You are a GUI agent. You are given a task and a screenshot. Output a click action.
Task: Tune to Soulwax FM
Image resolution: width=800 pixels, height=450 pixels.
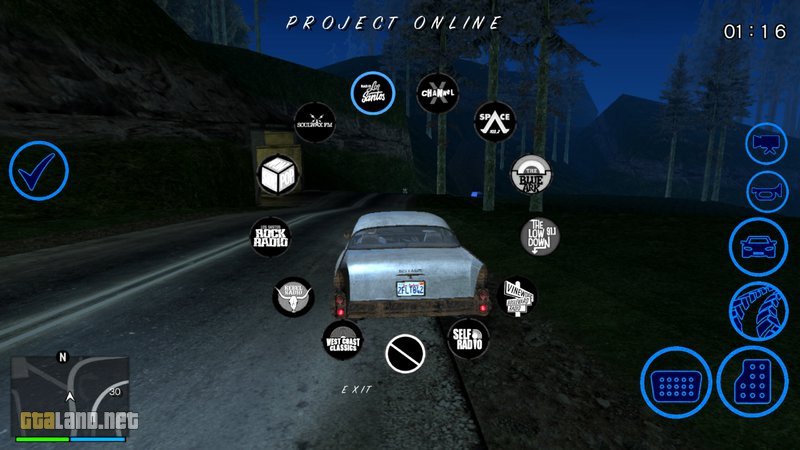[x=313, y=122]
